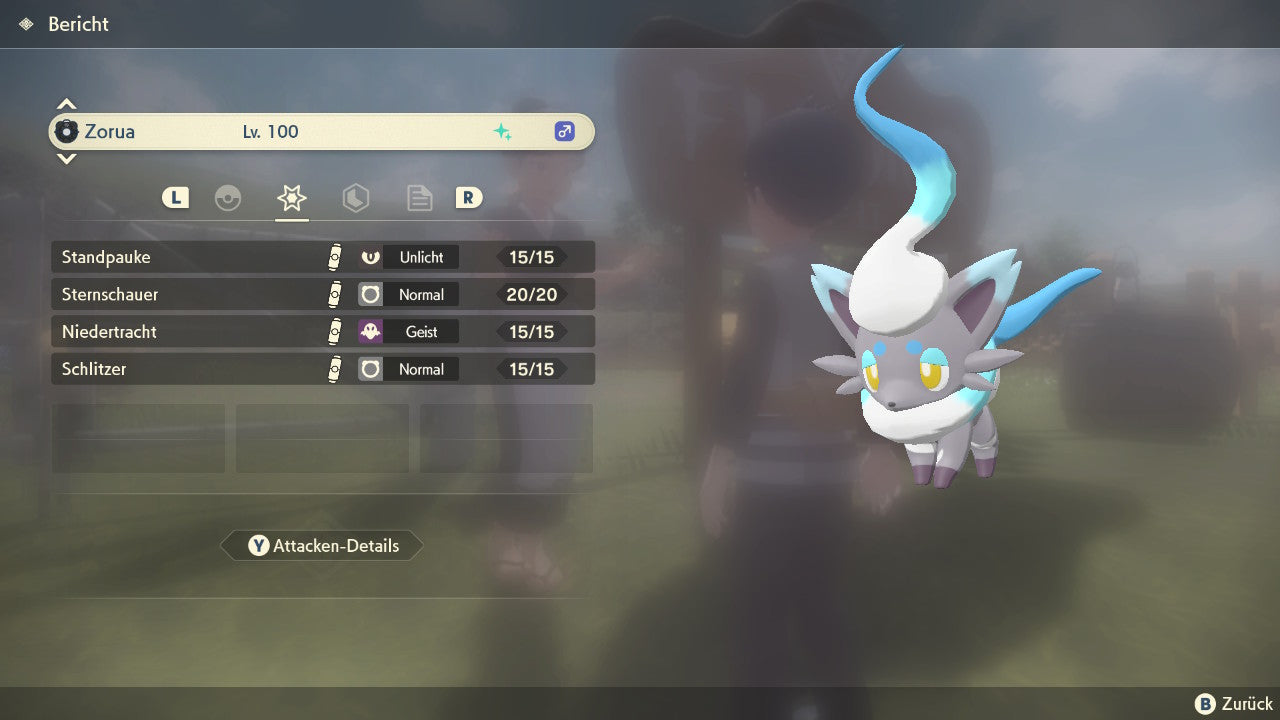This screenshot has height=720, width=1280.
Task: Switch to the hexagon stats tab
Action: [x=355, y=198]
